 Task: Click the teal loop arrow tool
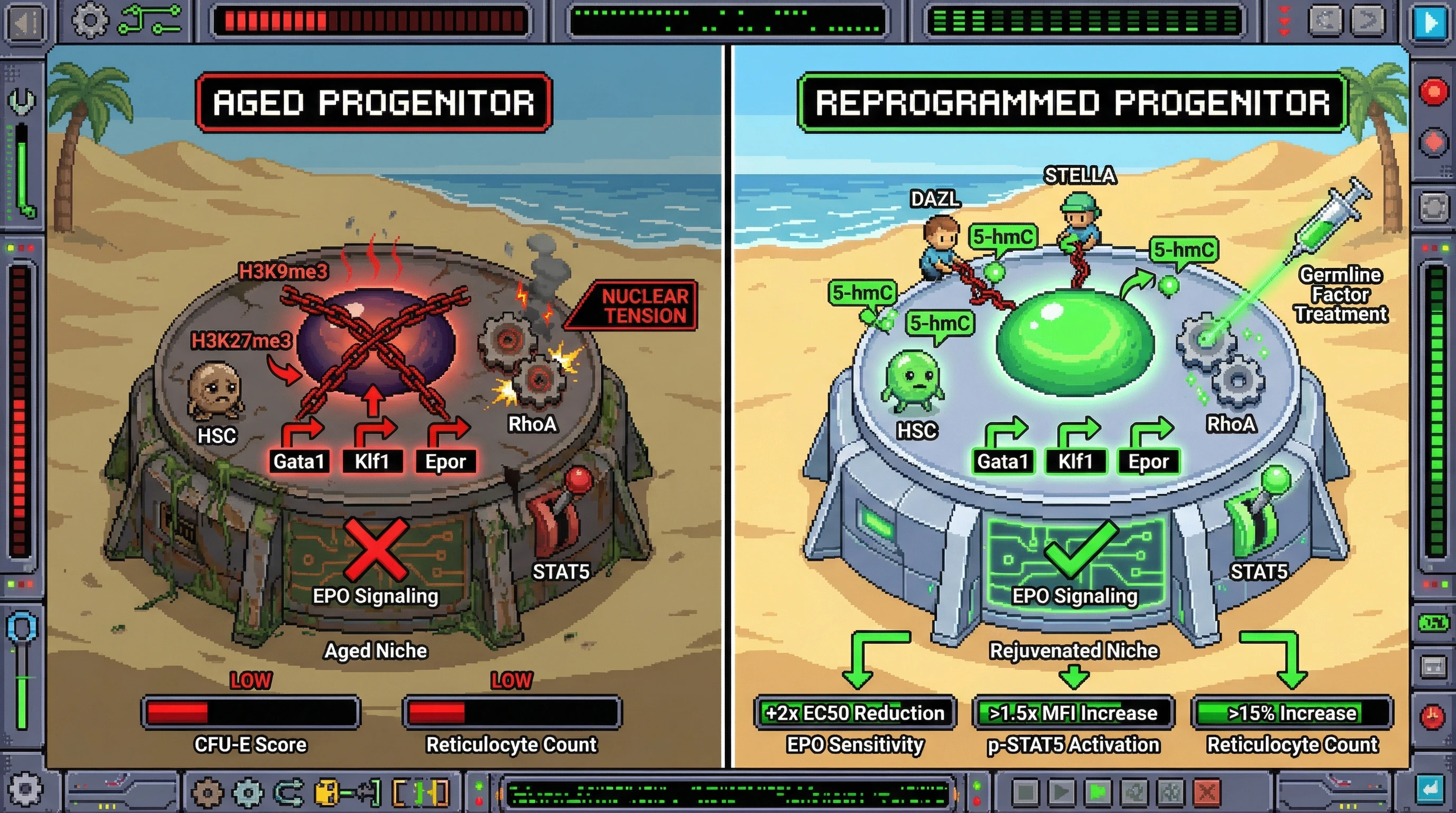point(289,793)
